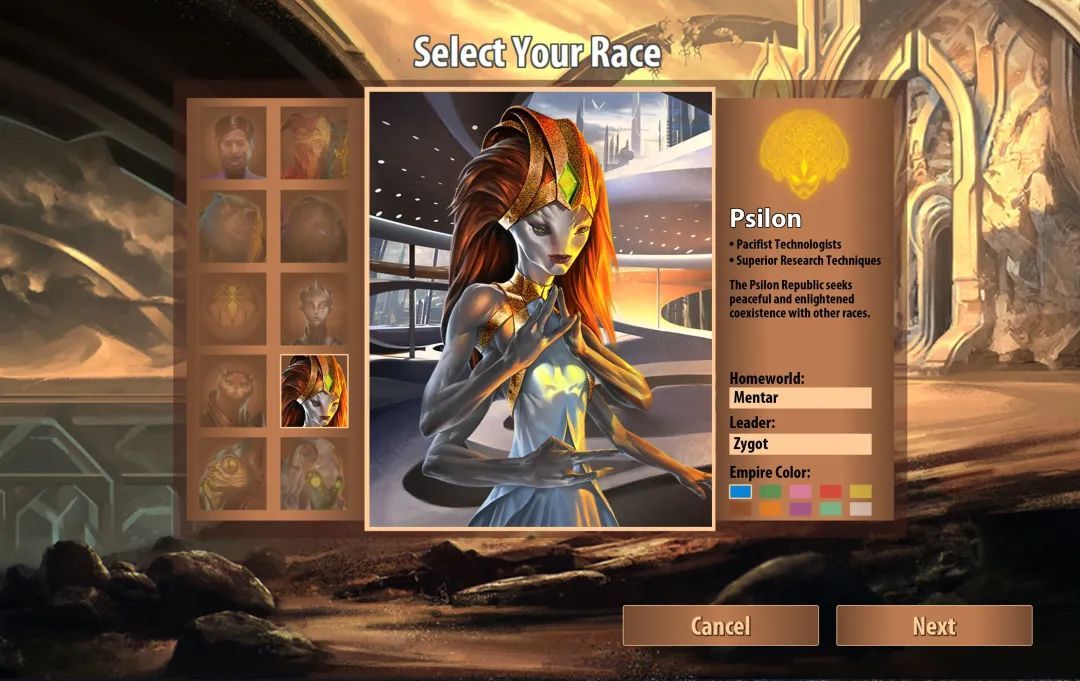Select the insect emblem race portrait

(x=232, y=309)
